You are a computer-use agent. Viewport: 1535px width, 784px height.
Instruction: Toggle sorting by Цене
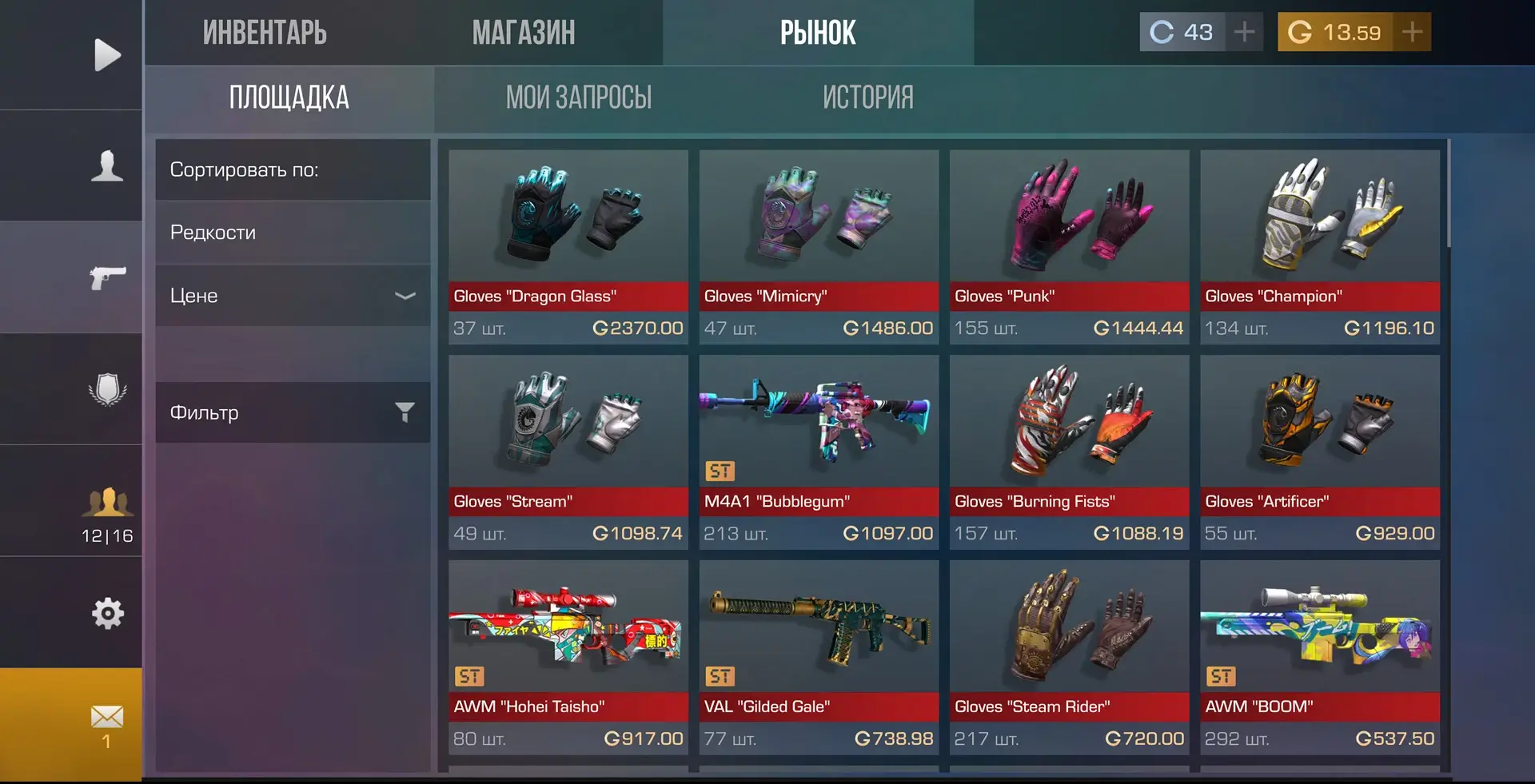(293, 296)
